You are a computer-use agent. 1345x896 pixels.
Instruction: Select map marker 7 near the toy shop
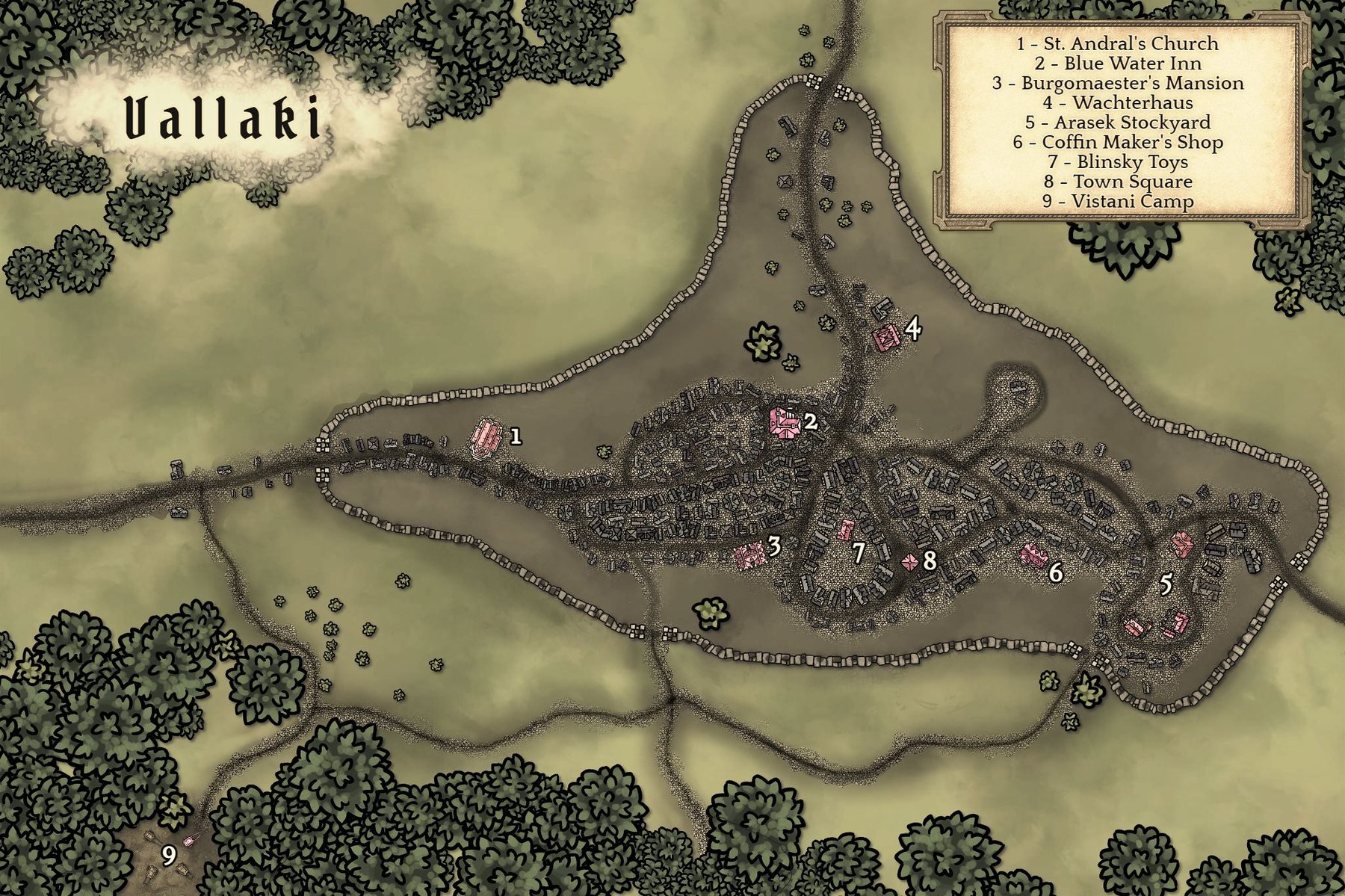coord(859,553)
